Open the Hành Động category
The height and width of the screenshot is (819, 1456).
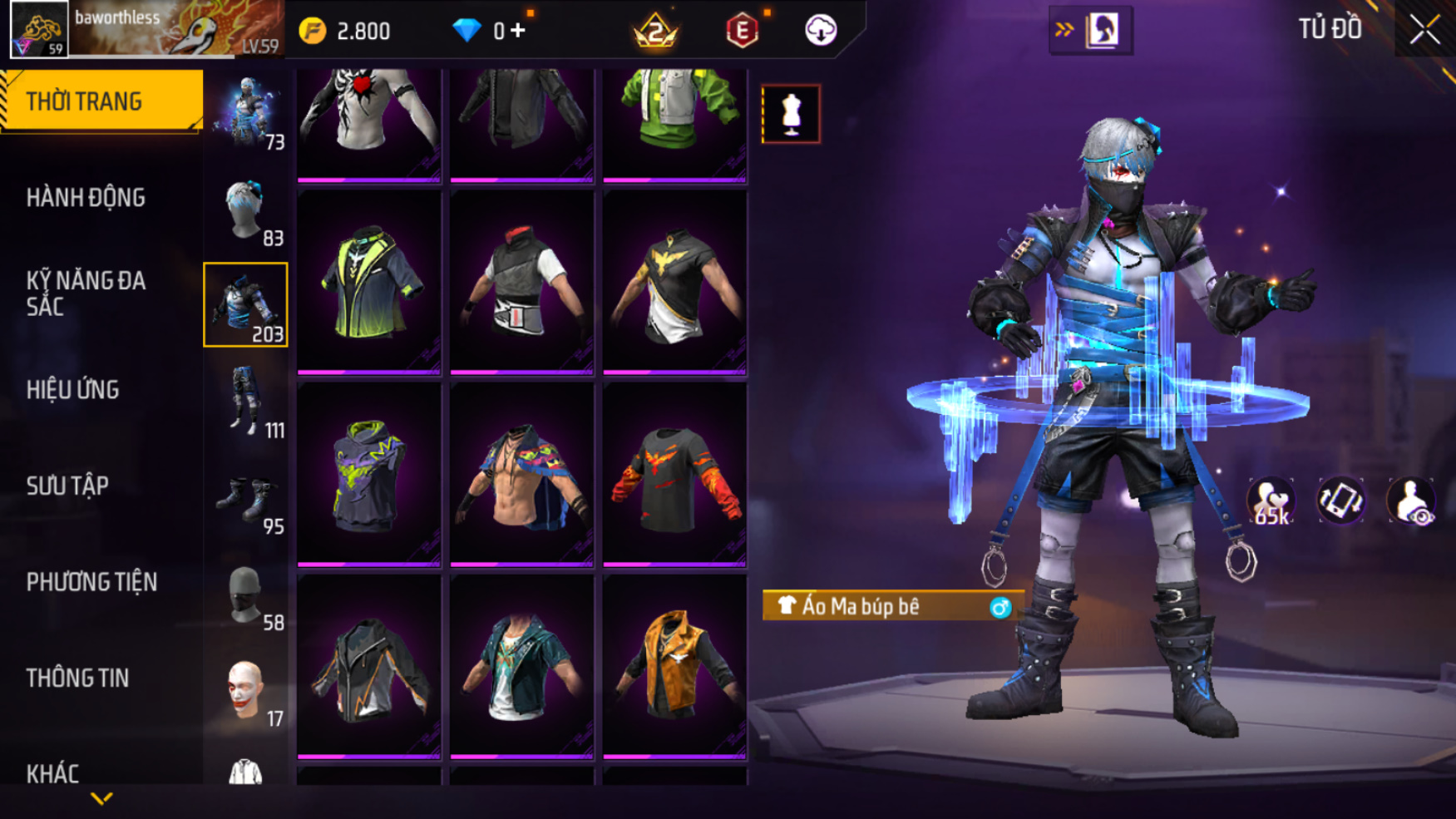pyautogui.click(x=86, y=198)
